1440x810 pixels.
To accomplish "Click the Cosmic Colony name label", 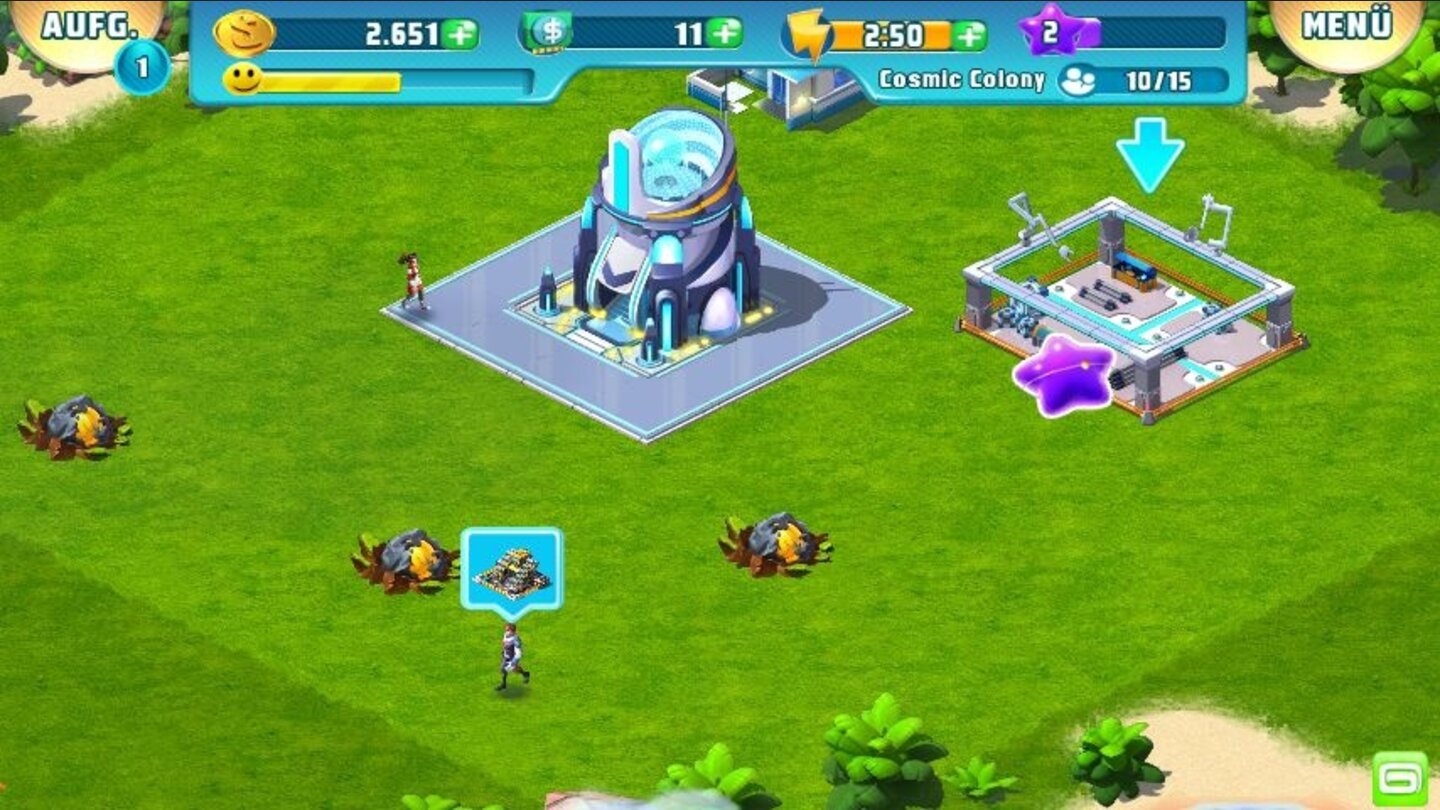I will 963,78.
